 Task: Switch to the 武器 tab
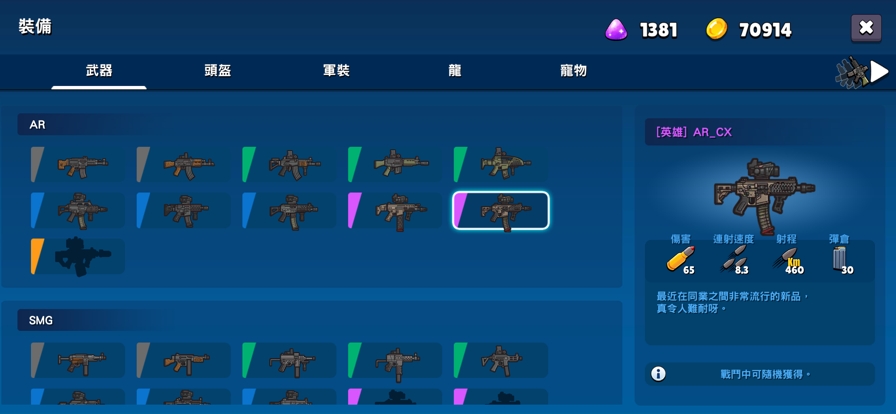point(99,71)
